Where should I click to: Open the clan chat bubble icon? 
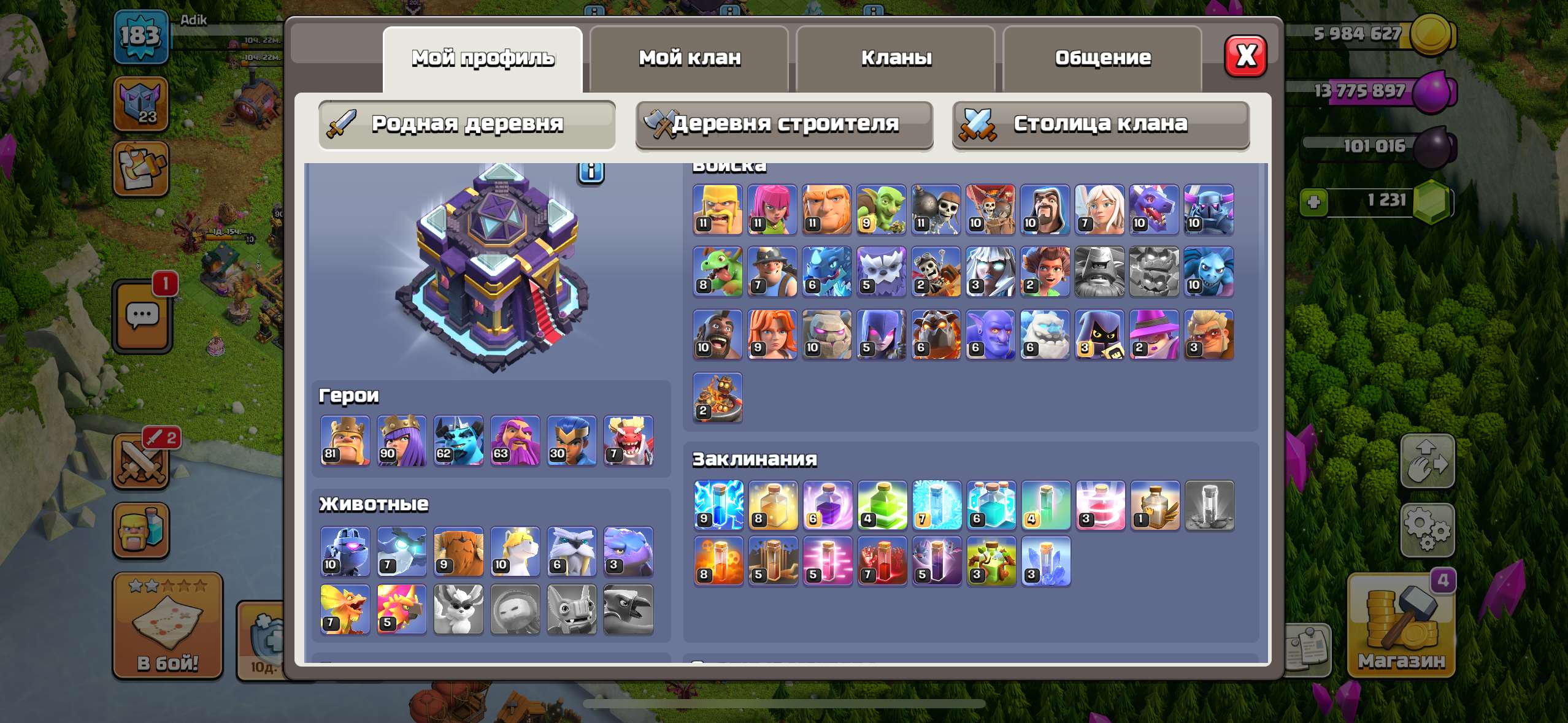143,315
